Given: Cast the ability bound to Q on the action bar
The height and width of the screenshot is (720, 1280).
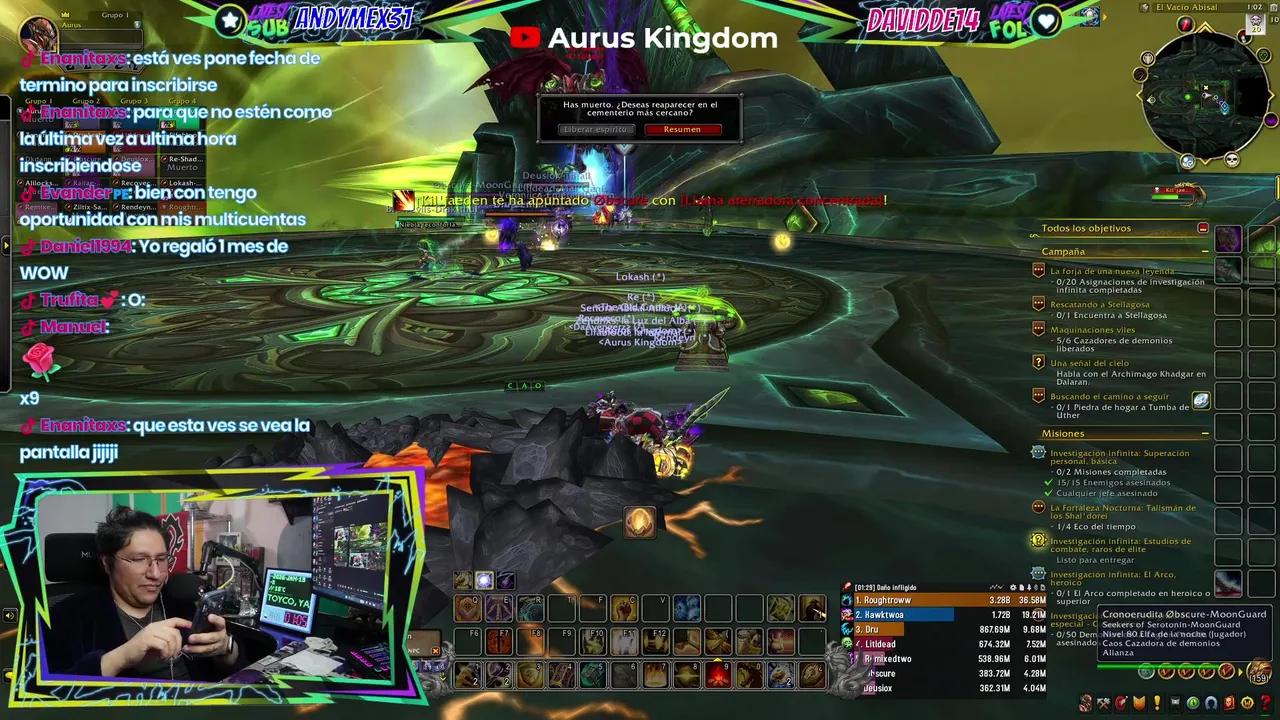Looking at the screenshot, I should pyautogui.click(x=468, y=608).
